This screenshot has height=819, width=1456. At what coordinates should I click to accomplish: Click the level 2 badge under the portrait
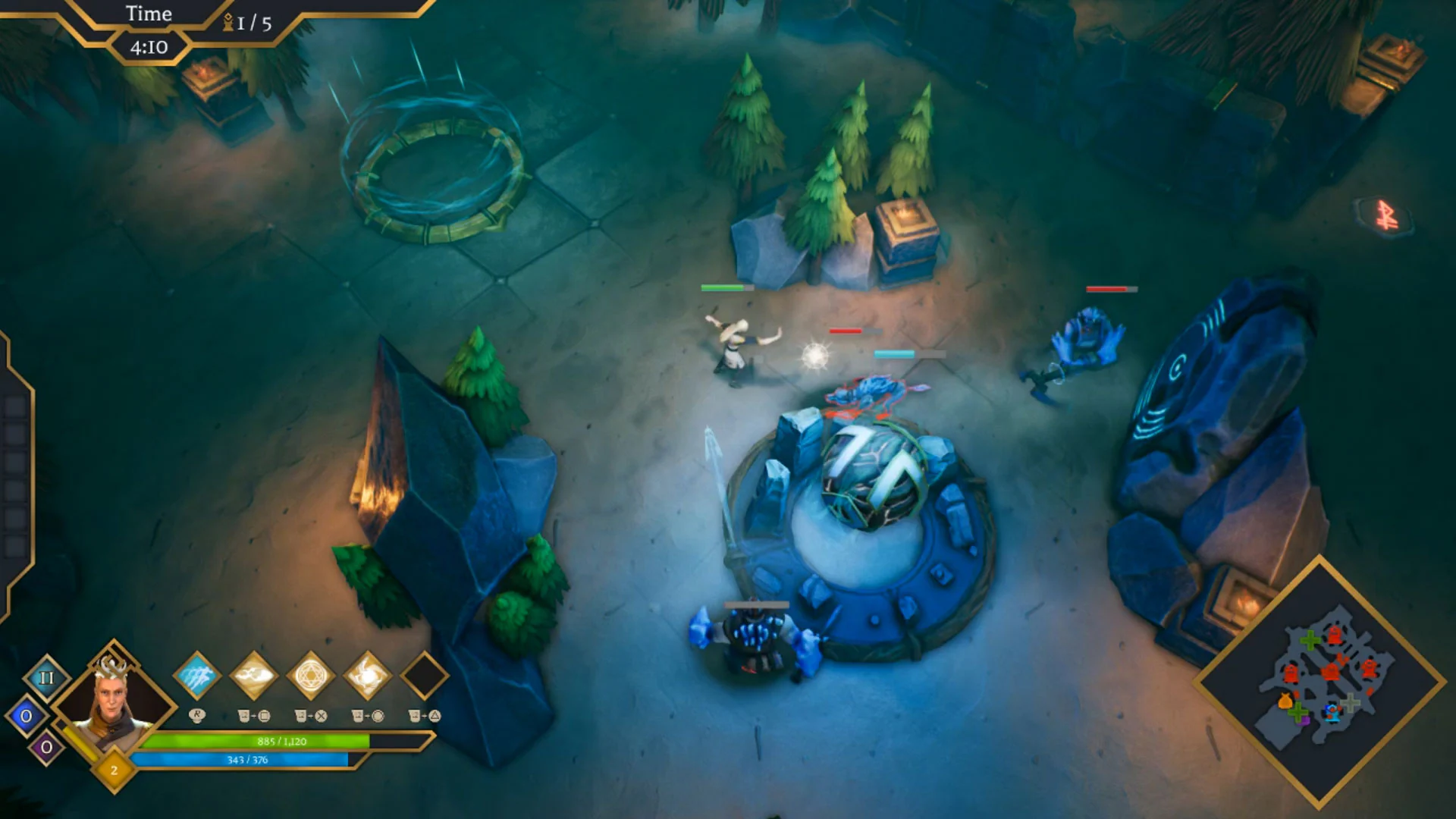tap(114, 770)
